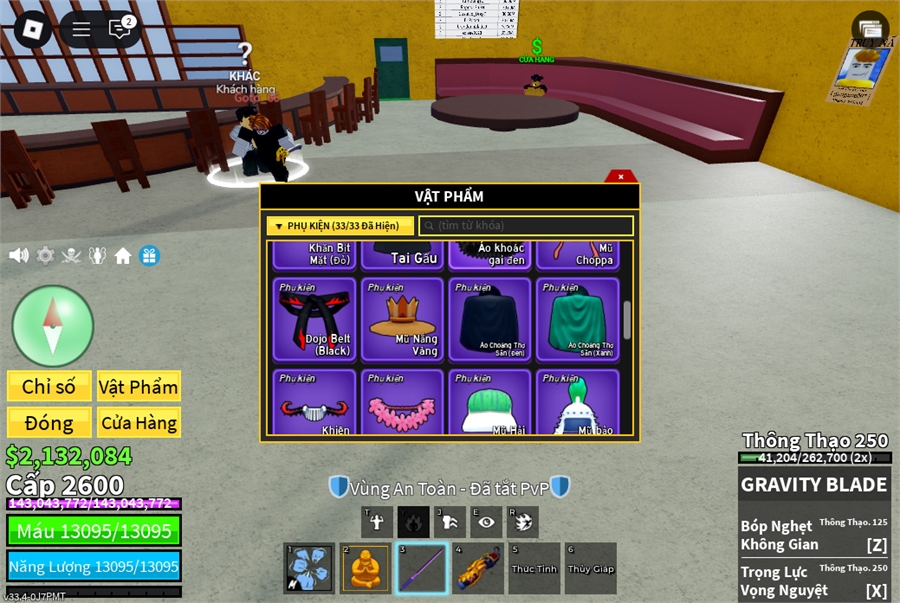
Task: Select the Dojo Belt (Black) accessory
Action: click(315, 319)
